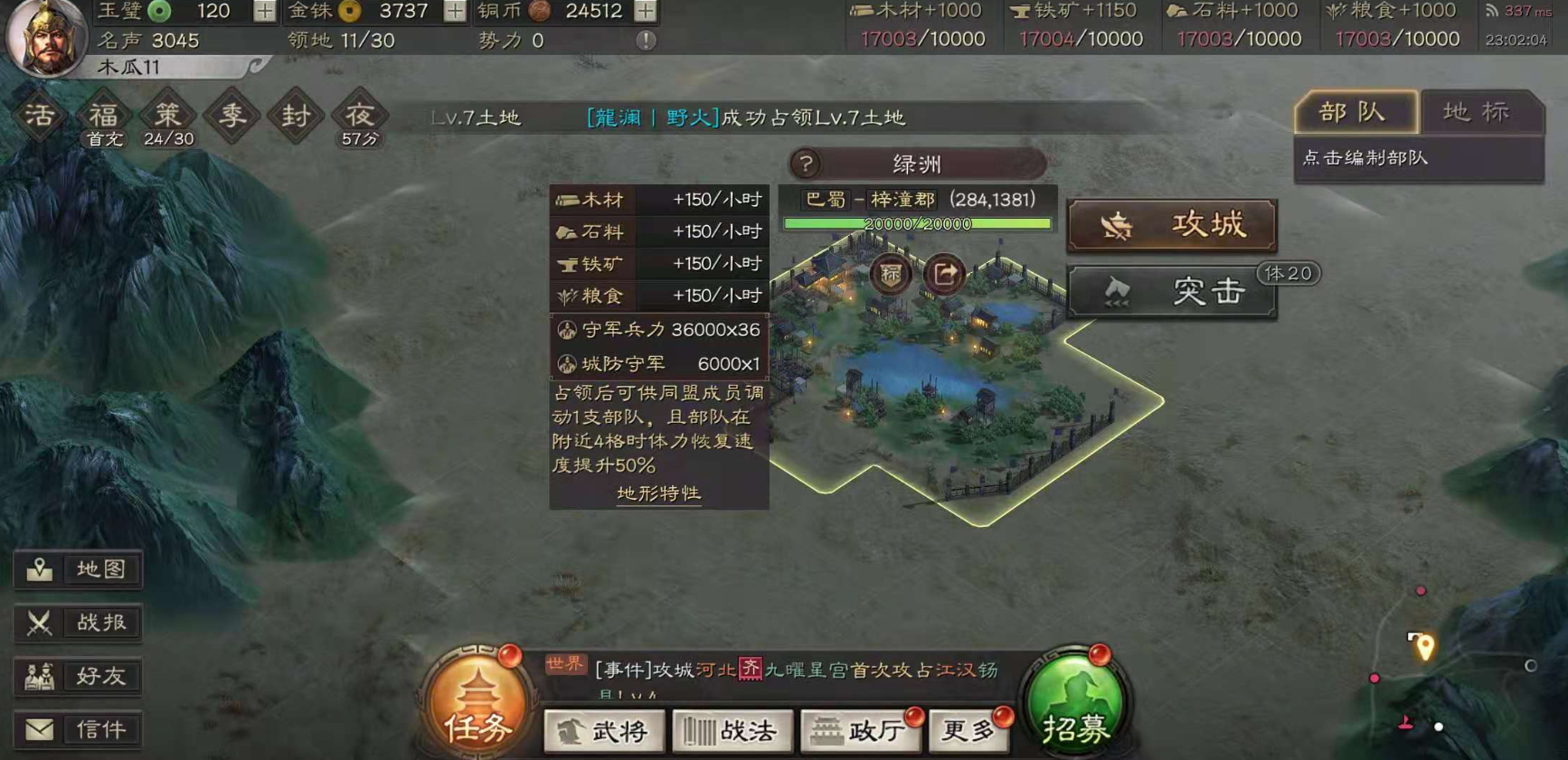Click the 标 marker icon on the oasis
Image resolution: width=1568 pixels, height=760 pixels.
pos(889,275)
